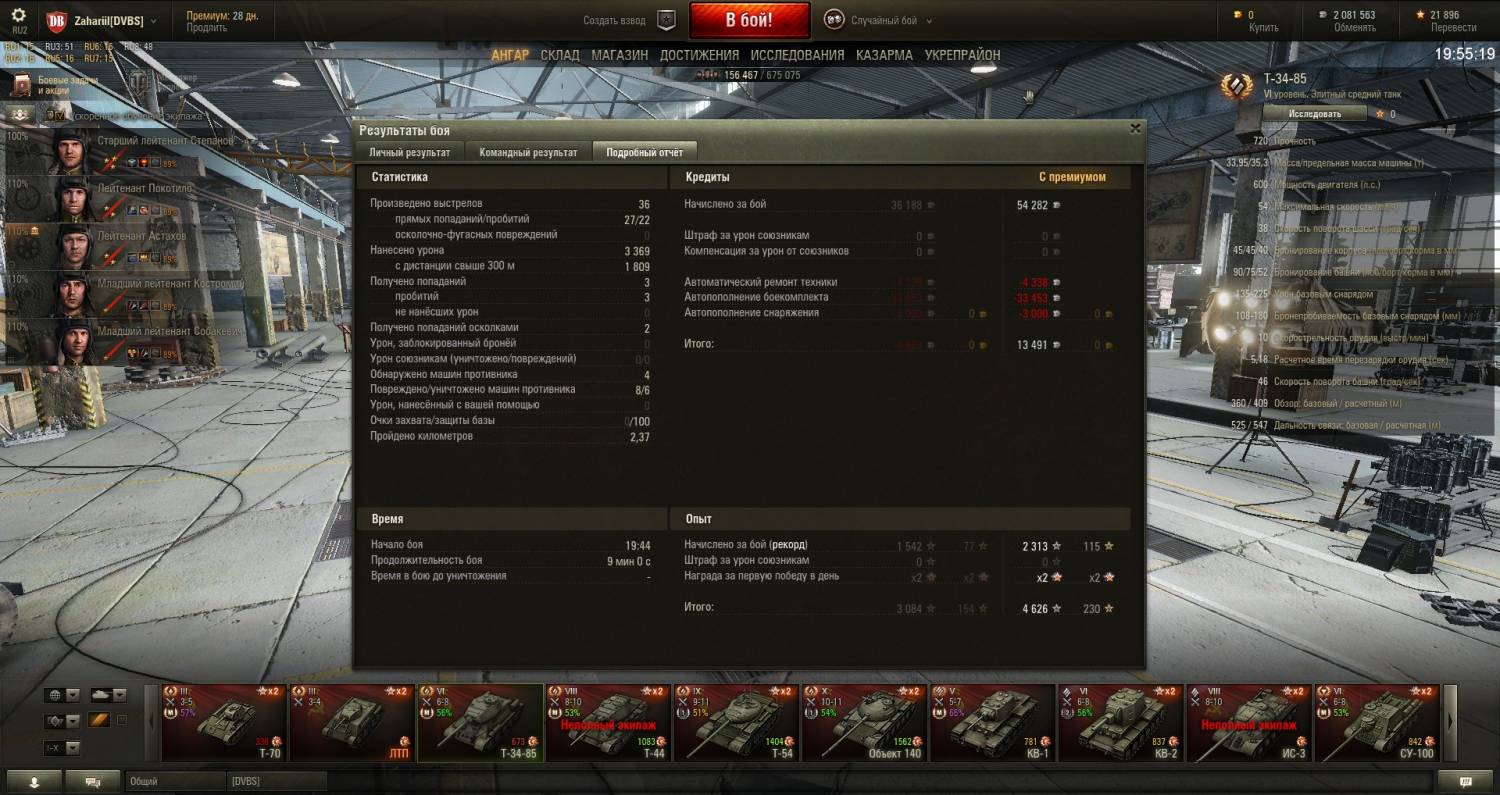Switch to the Личный результат tab
The width and height of the screenshot is (1500, 795).
click(409, 152)
